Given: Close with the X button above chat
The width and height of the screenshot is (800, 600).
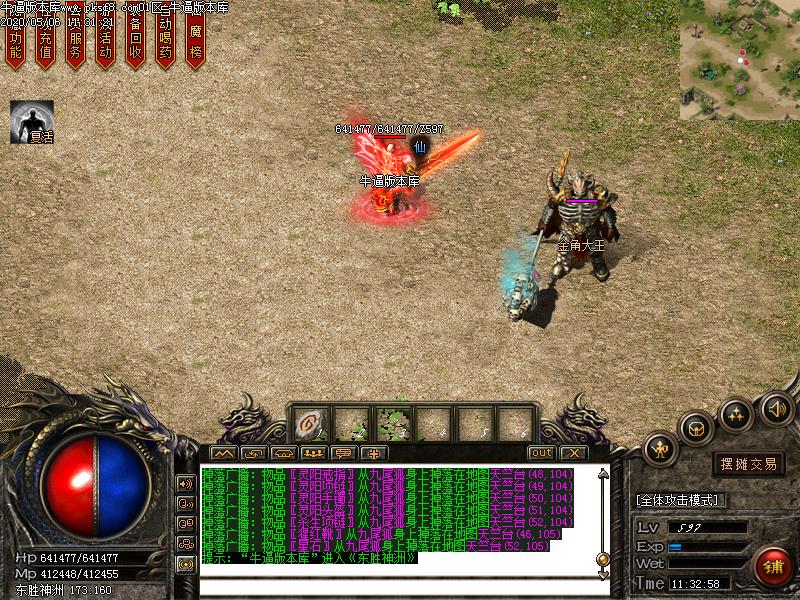Looking at the screenshot, I should click(x=575, y=453).
